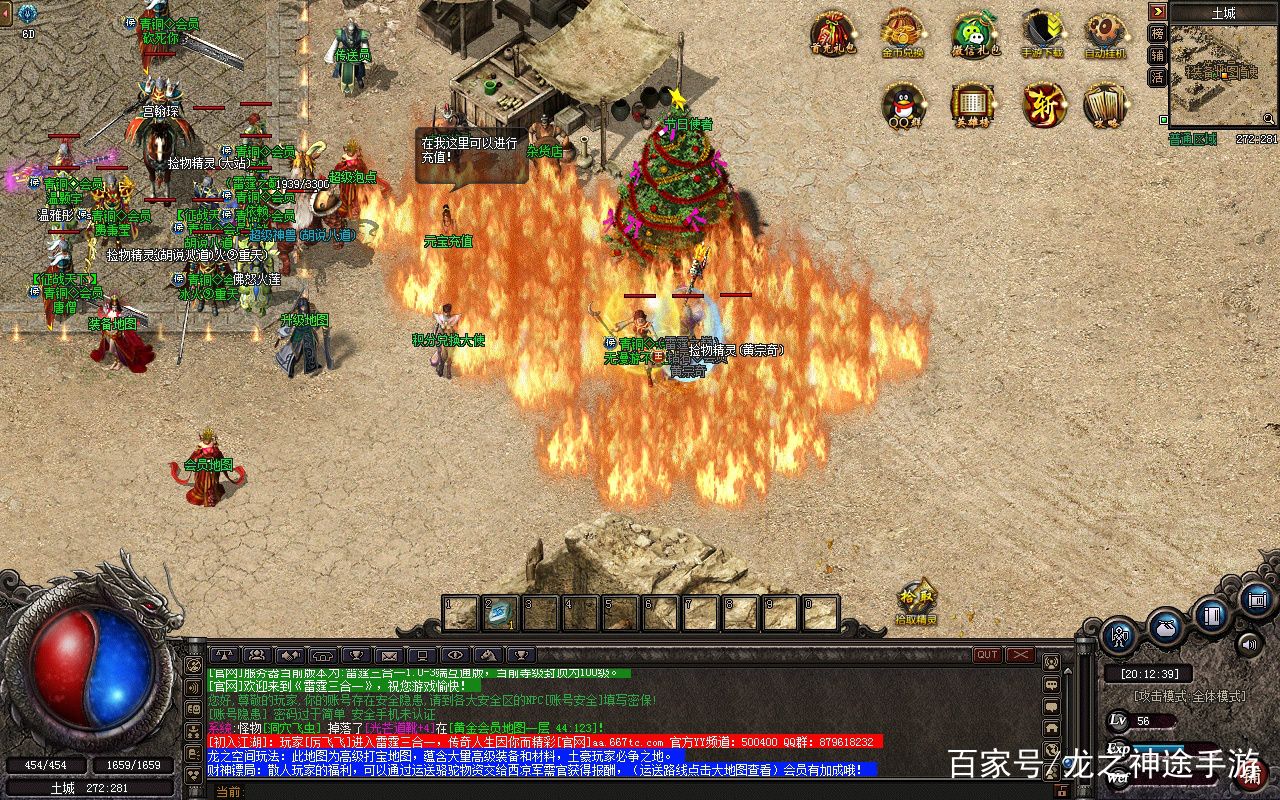
Task: Switch to the 辅 side panel tab
Action: tap(1158, 56)
